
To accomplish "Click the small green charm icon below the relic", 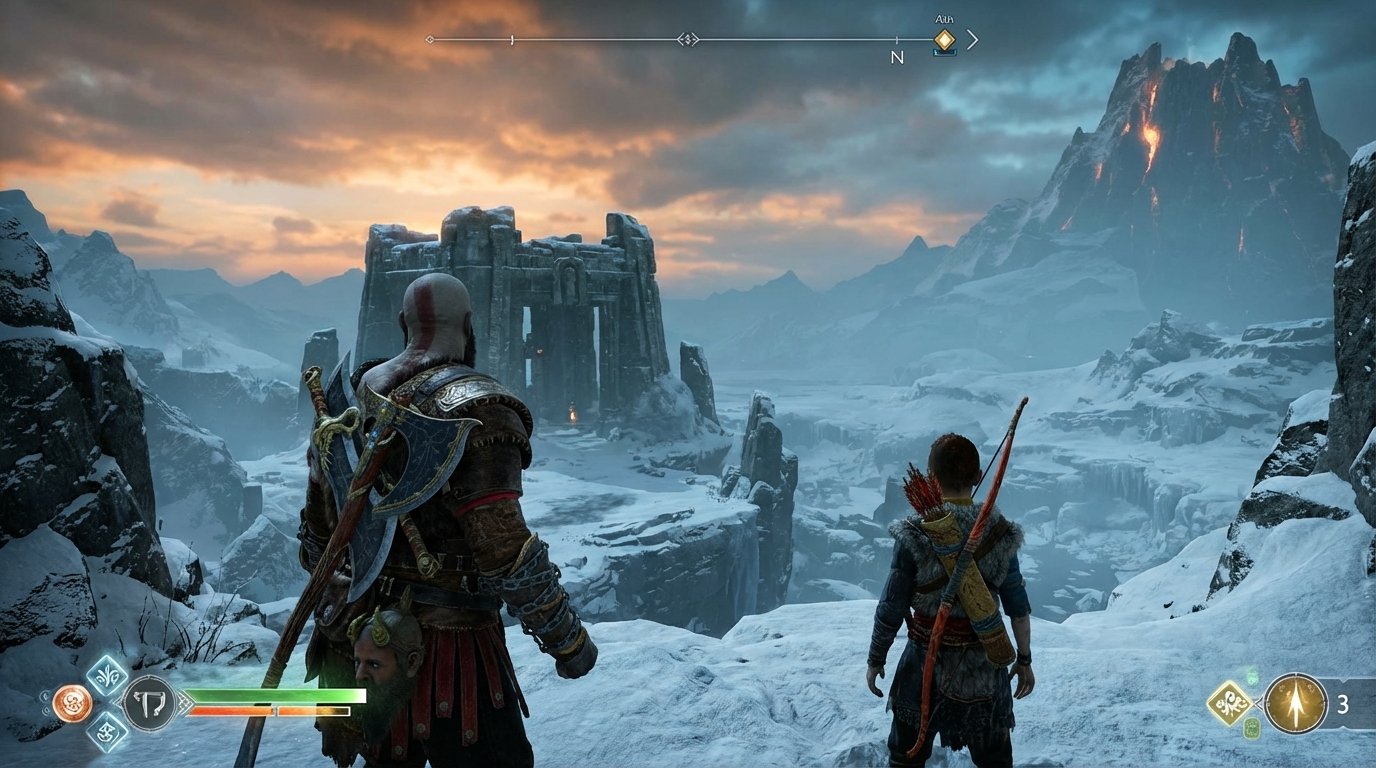I will click(1252, 729).
